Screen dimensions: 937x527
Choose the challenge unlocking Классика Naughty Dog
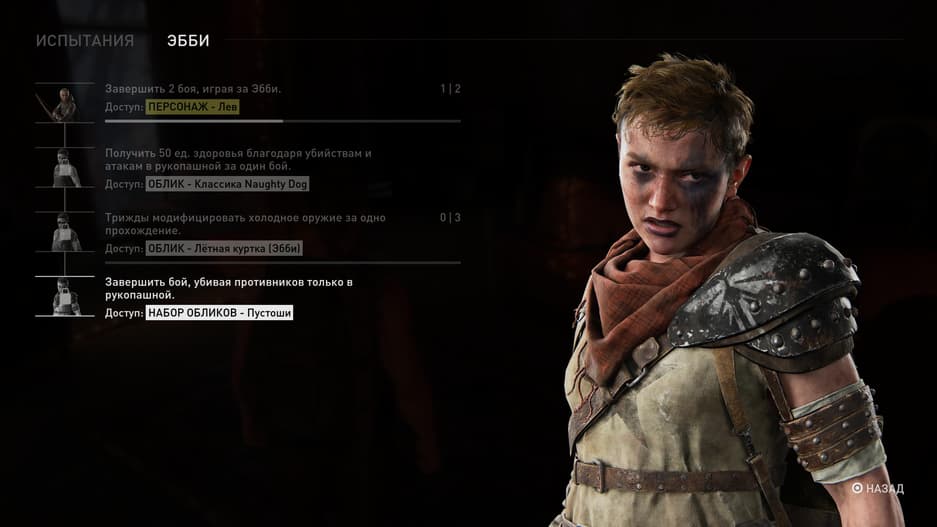[248, 168]
